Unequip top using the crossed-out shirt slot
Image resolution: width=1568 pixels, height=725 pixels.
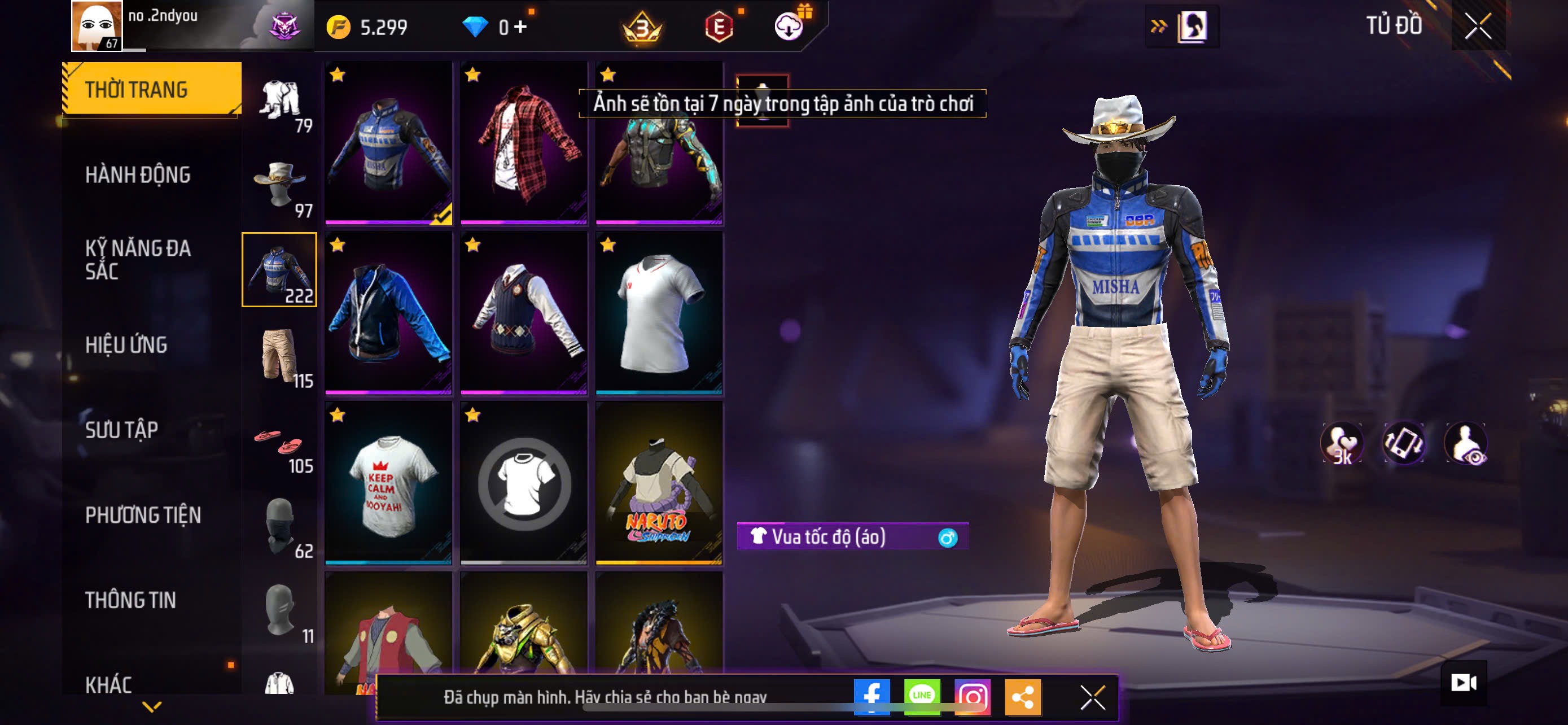click(523, 483)
